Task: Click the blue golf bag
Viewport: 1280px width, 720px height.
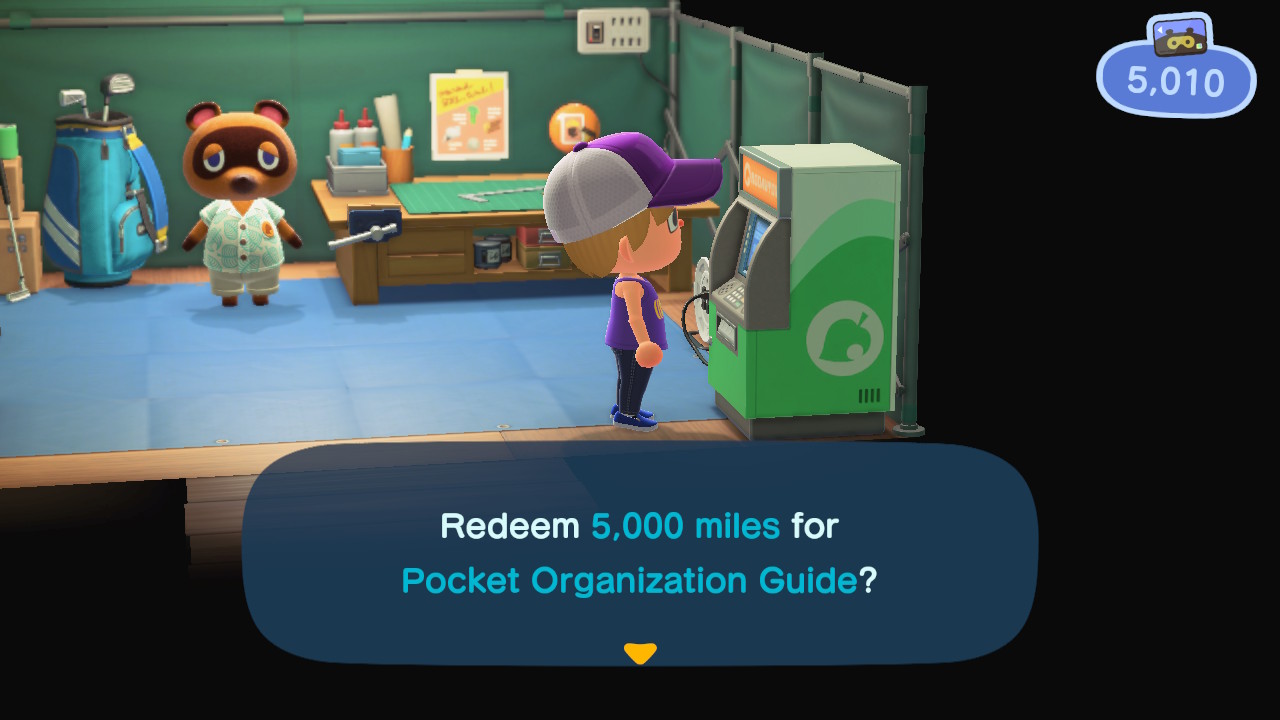Action: click(x=95, y=200)
